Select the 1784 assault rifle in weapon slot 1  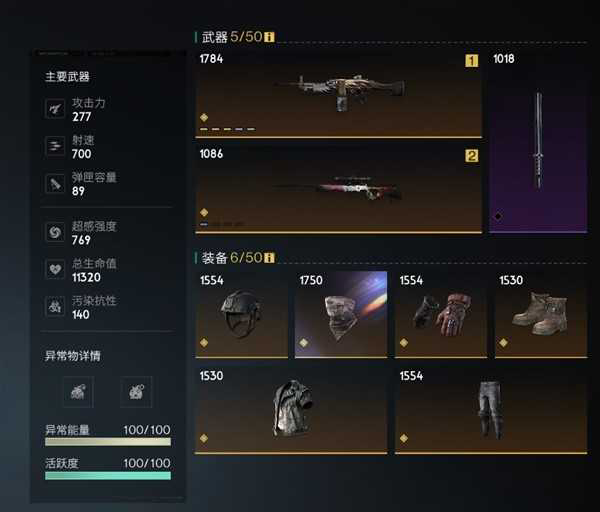338,93
